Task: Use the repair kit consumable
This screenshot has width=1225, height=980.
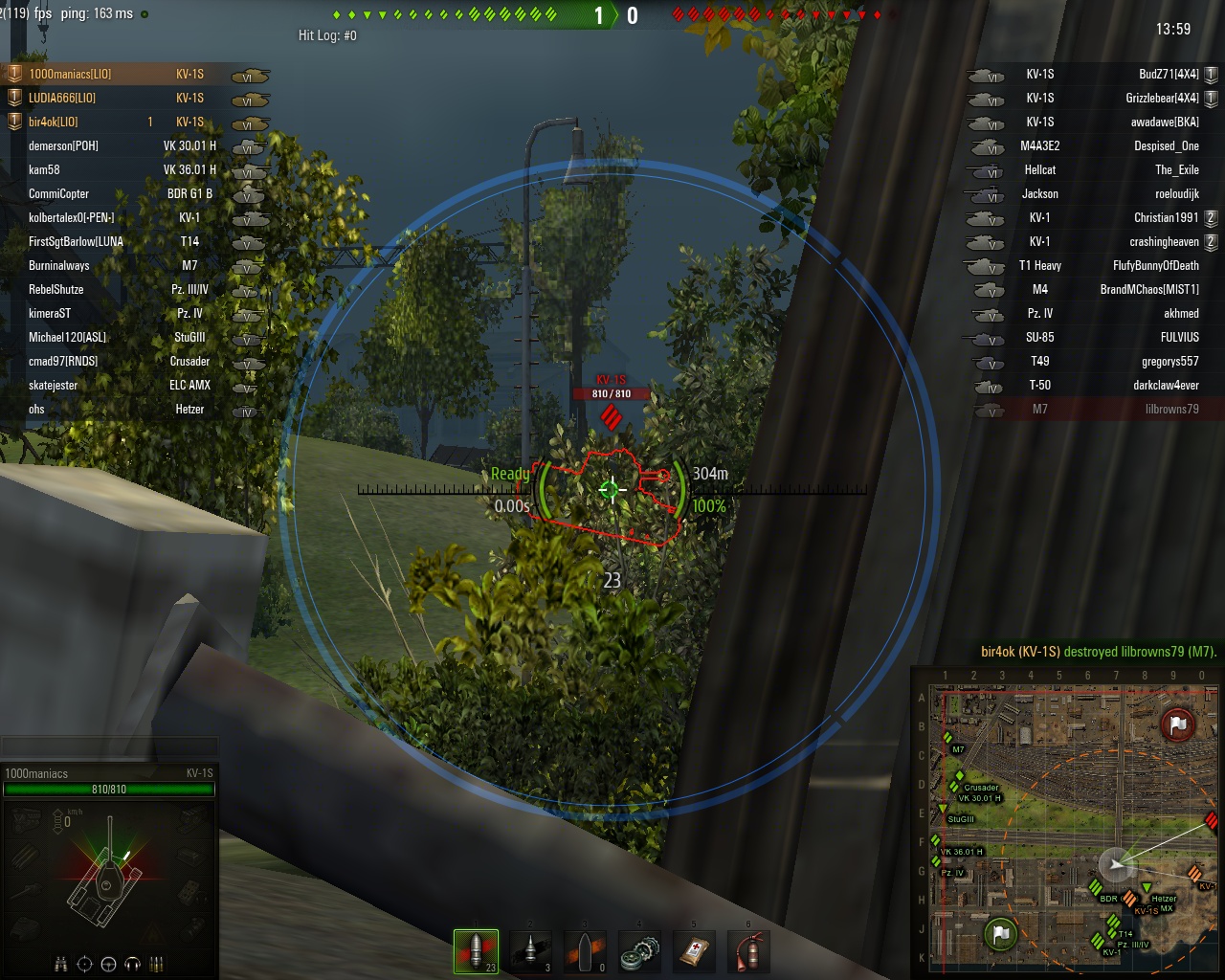Action: [639, 950]
